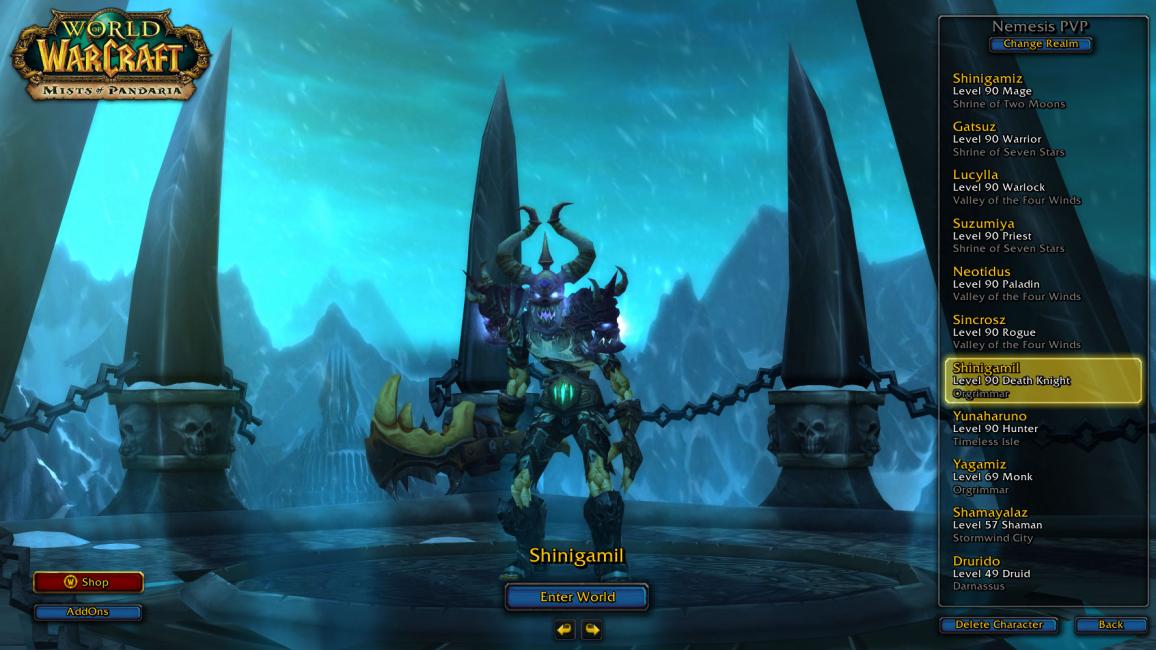Enter the world with Shinigamil
This screenshot has height=650, width=1156.
[577, 597]
